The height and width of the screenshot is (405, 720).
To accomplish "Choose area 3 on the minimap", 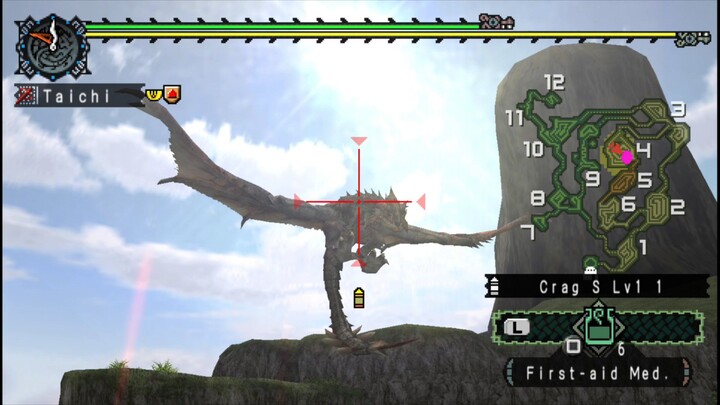I will tap(677, 110).
